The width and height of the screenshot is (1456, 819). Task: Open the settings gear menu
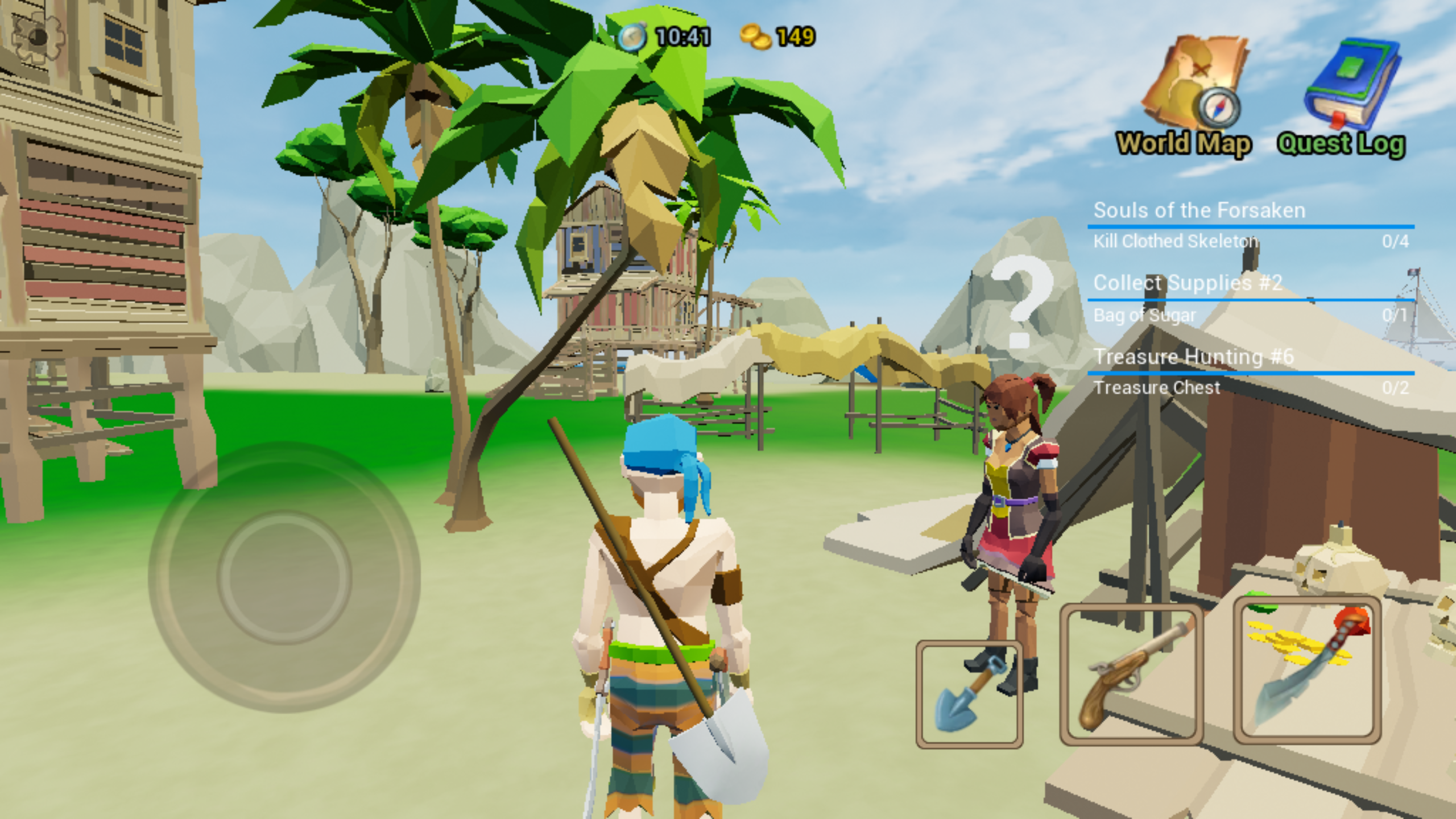37,37
